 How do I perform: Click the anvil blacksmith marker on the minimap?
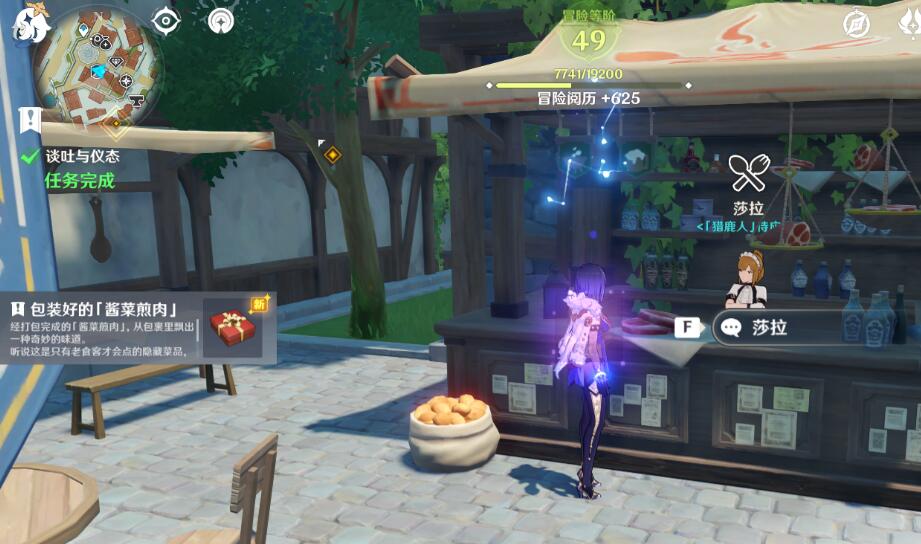[136, 98]
